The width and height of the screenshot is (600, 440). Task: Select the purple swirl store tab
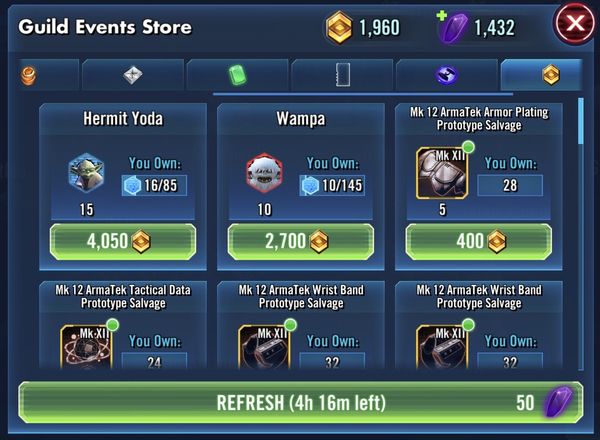pyautogui.click(x=446, y=74)
